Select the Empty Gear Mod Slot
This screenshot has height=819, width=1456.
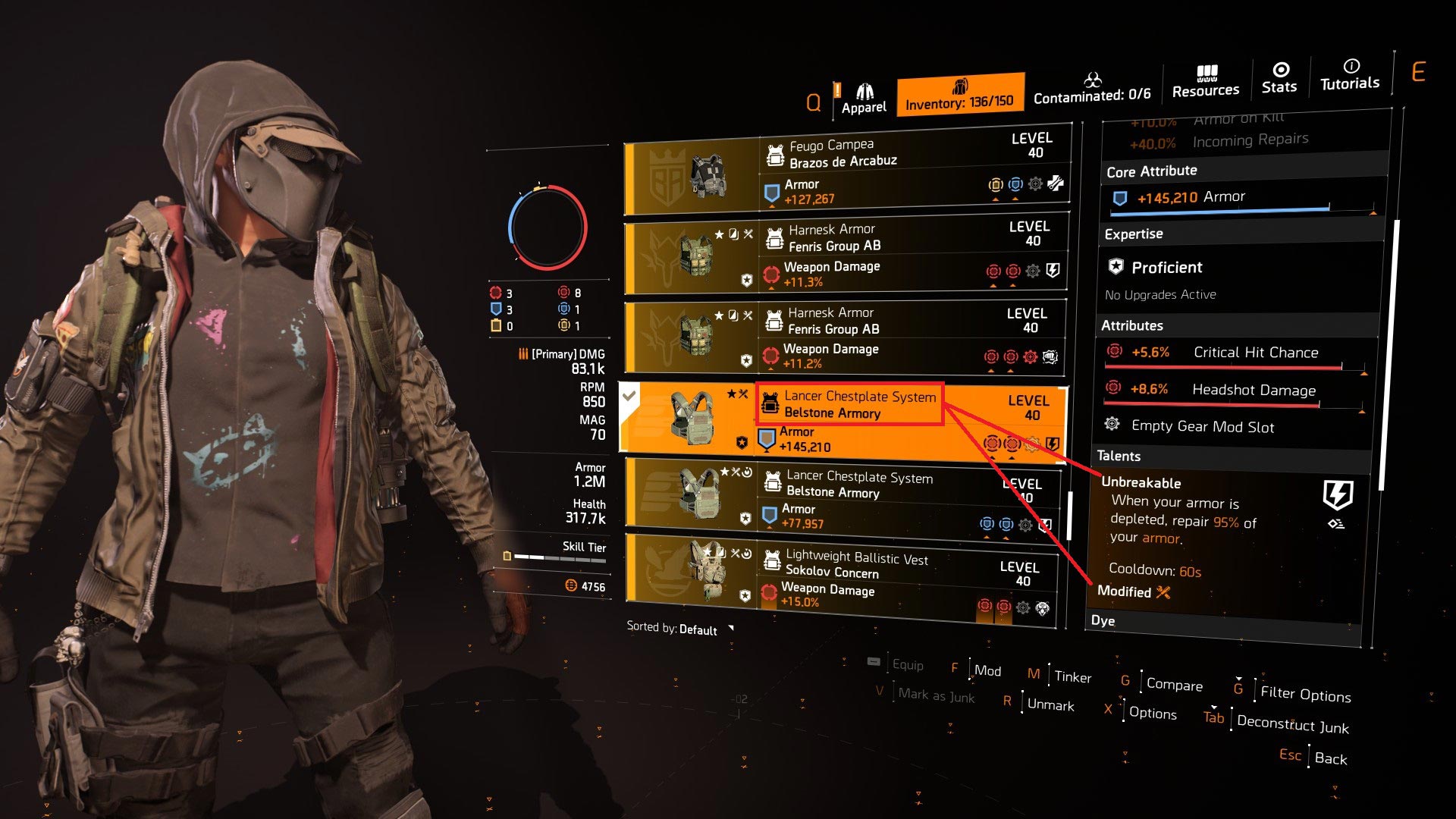(1202, 426)
